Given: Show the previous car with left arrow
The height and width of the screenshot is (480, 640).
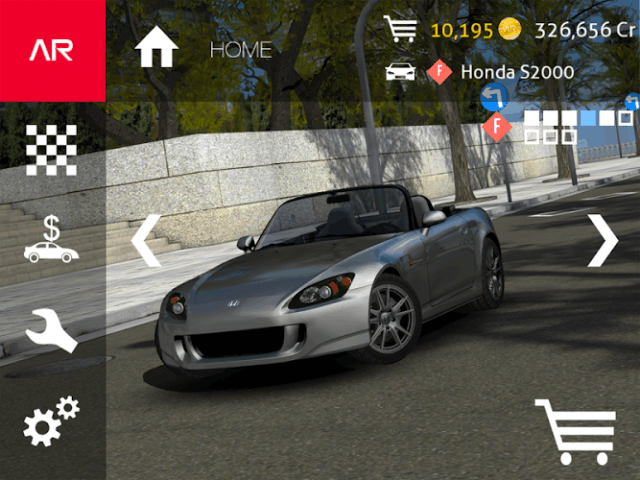Looking at the screenshot, I should click(x=146, y=241).
